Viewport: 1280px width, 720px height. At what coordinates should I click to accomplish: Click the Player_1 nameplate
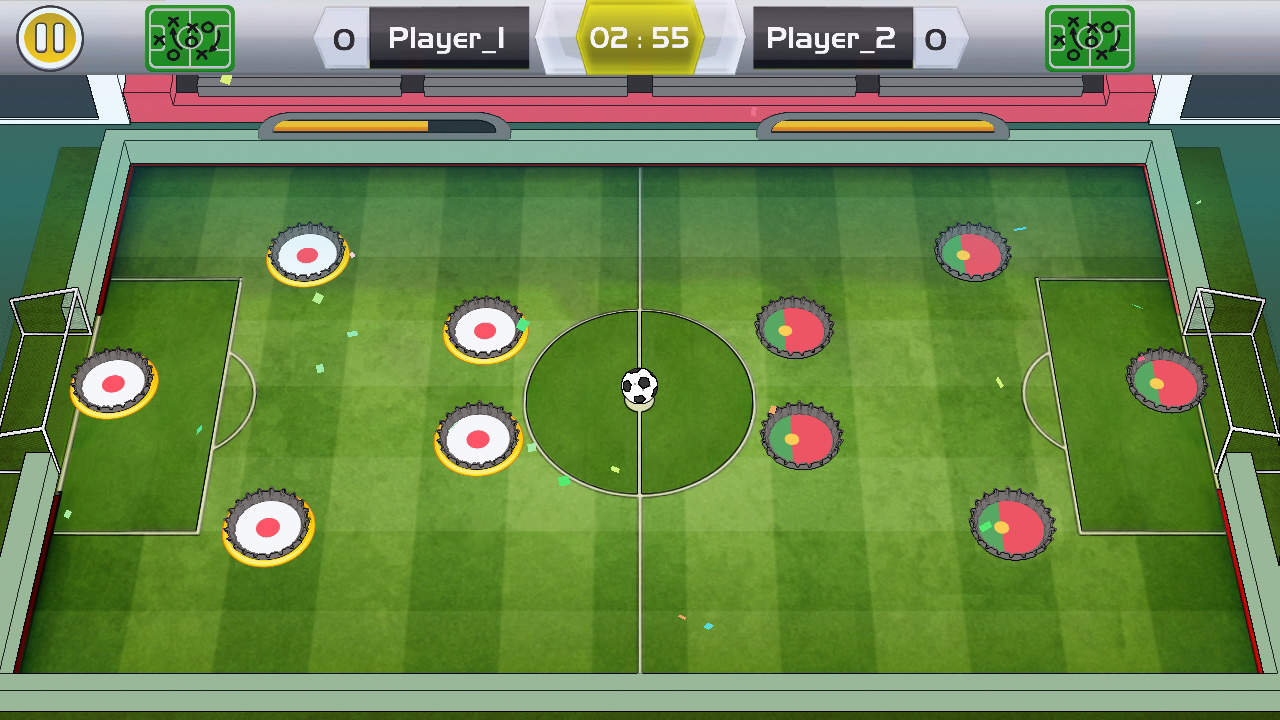click(449, 36)
